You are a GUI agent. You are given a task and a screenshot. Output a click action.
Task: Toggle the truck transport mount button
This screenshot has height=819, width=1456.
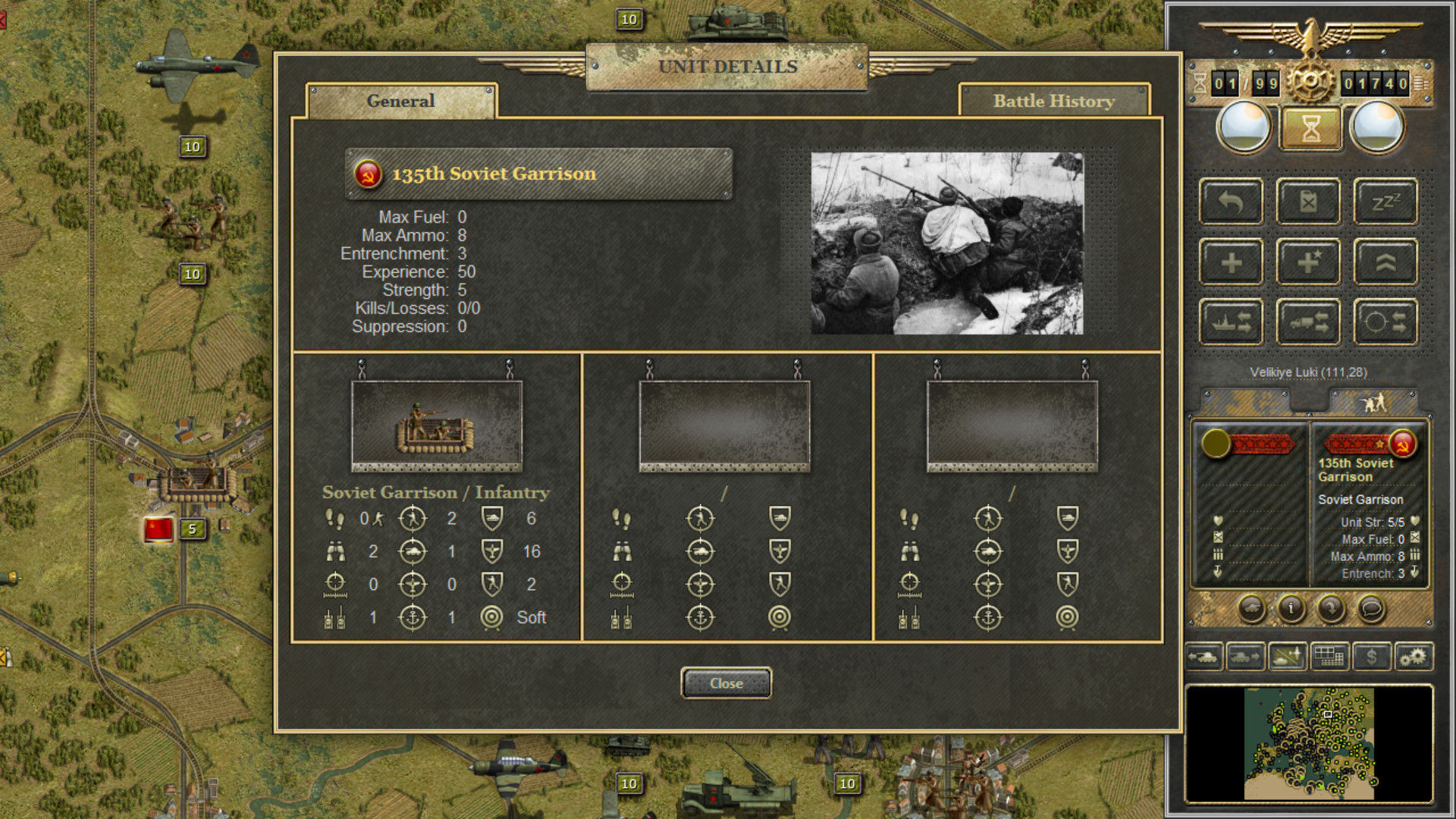[1308, 322]
